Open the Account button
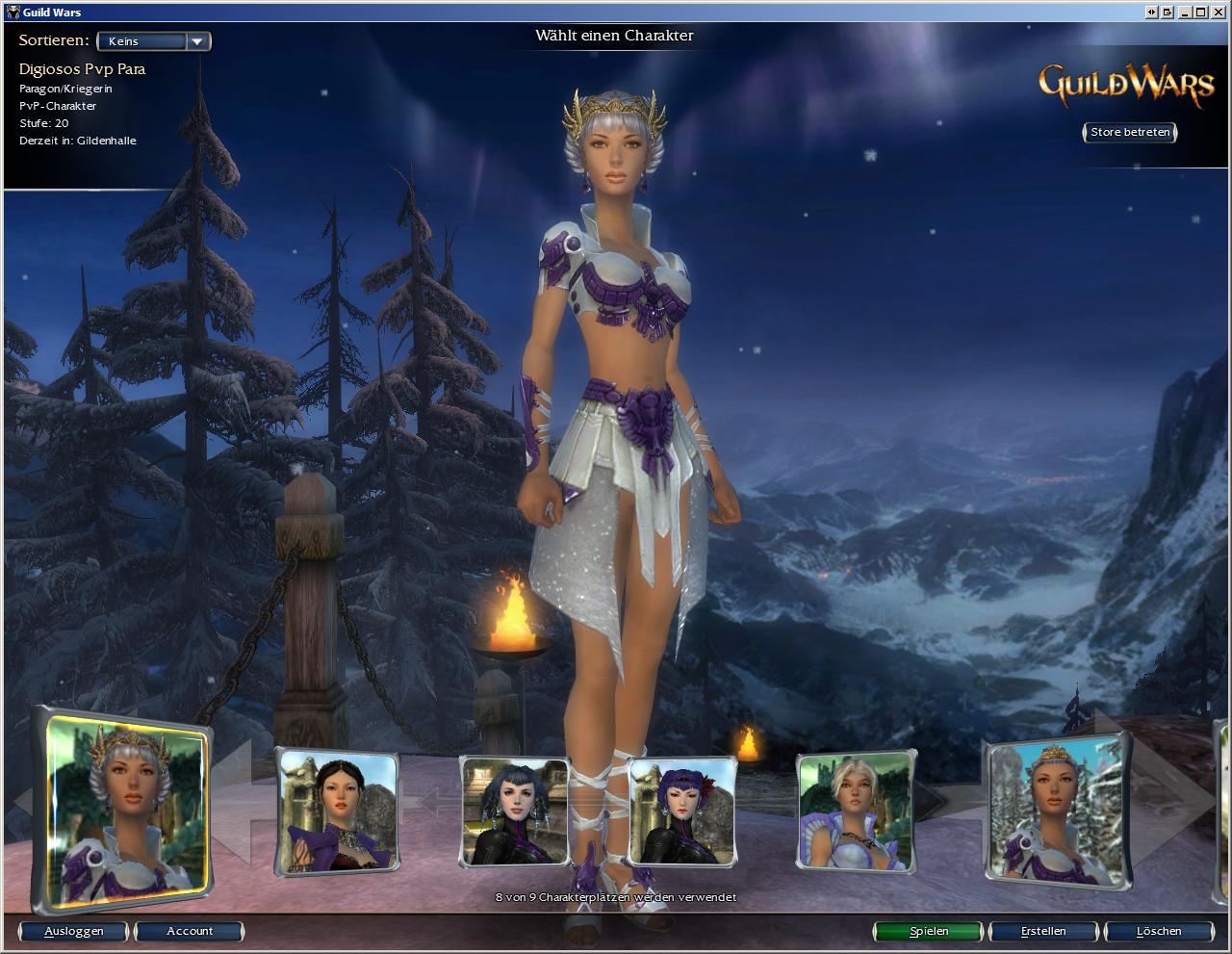Screen dimensions: 1232x954 [190, 931]
